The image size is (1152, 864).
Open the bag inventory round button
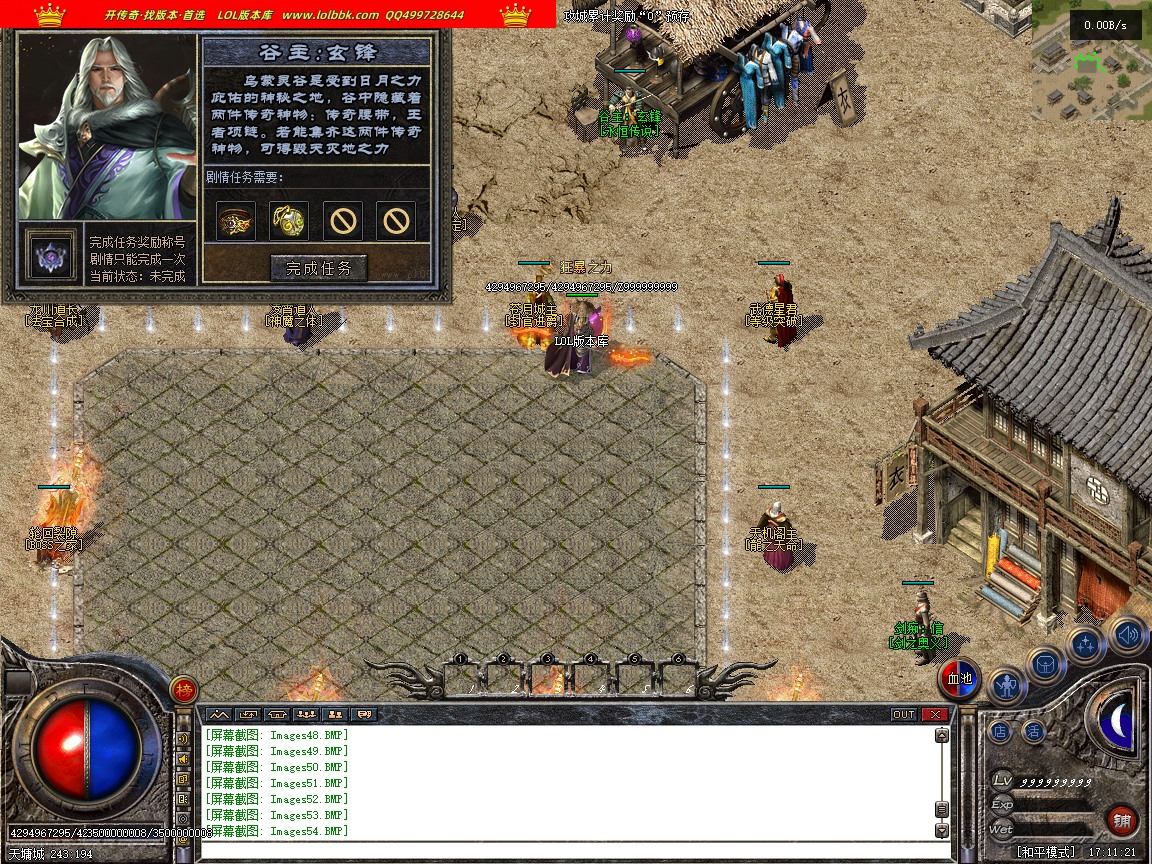1046,664
